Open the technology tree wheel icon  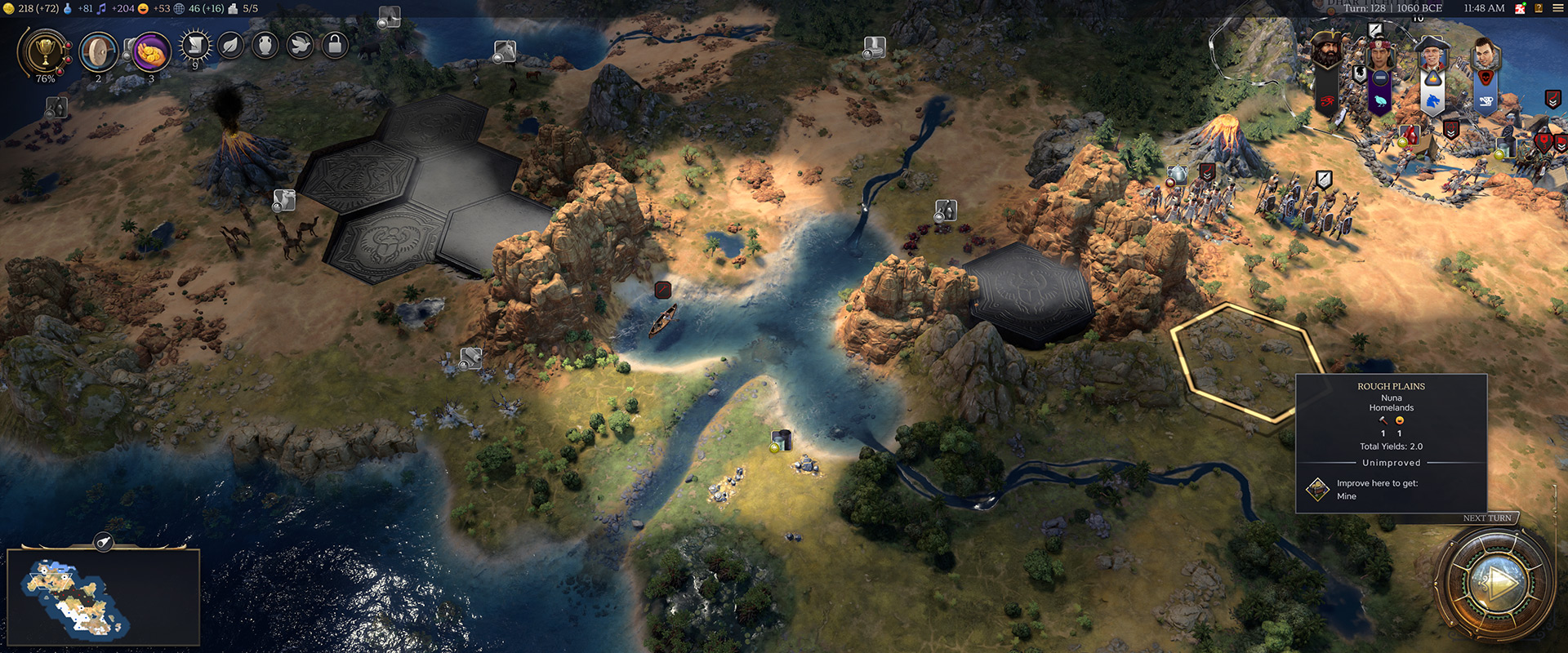coord(98,52)
